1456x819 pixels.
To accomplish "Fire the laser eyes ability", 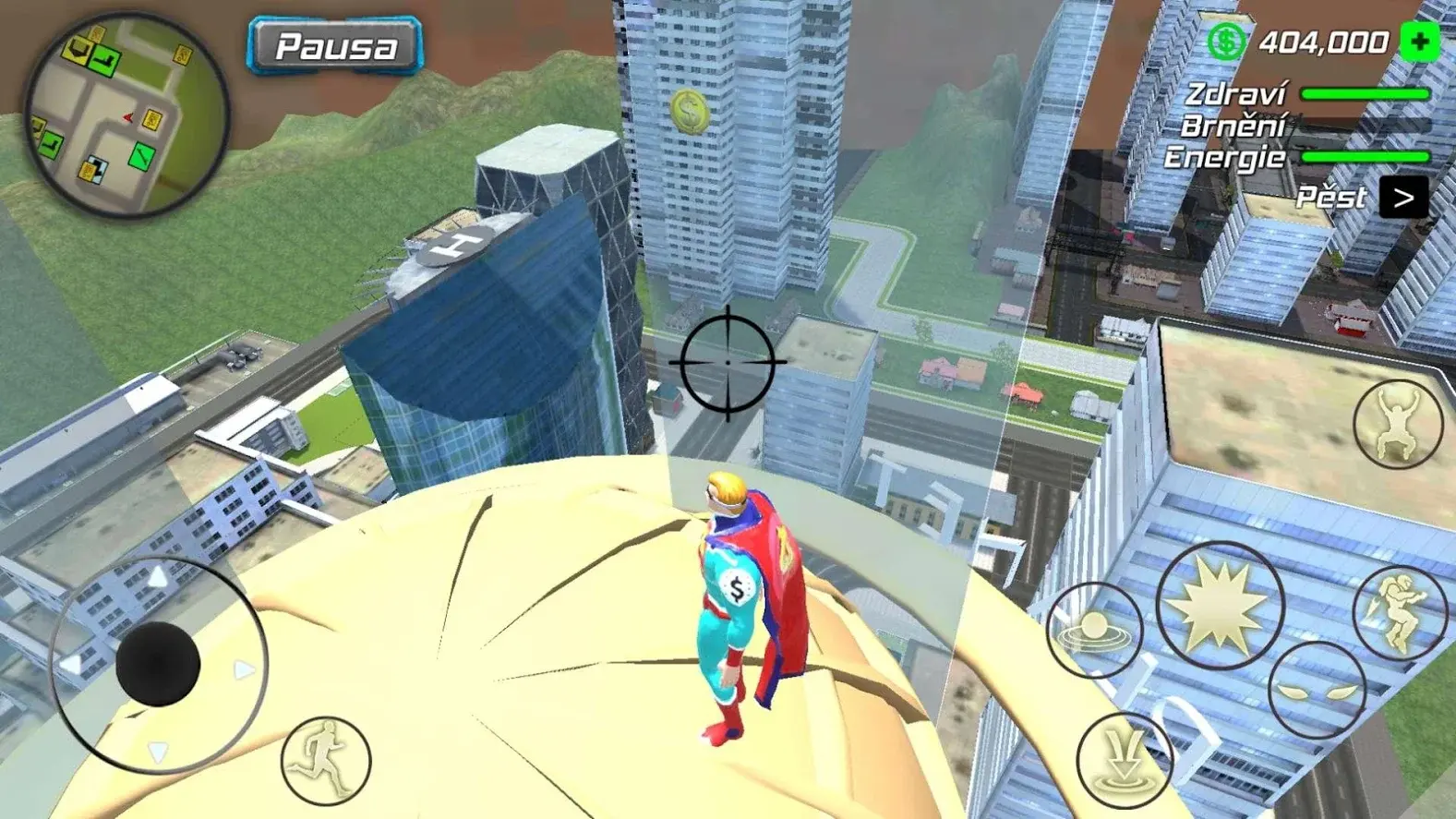I will coord(1316,690).
